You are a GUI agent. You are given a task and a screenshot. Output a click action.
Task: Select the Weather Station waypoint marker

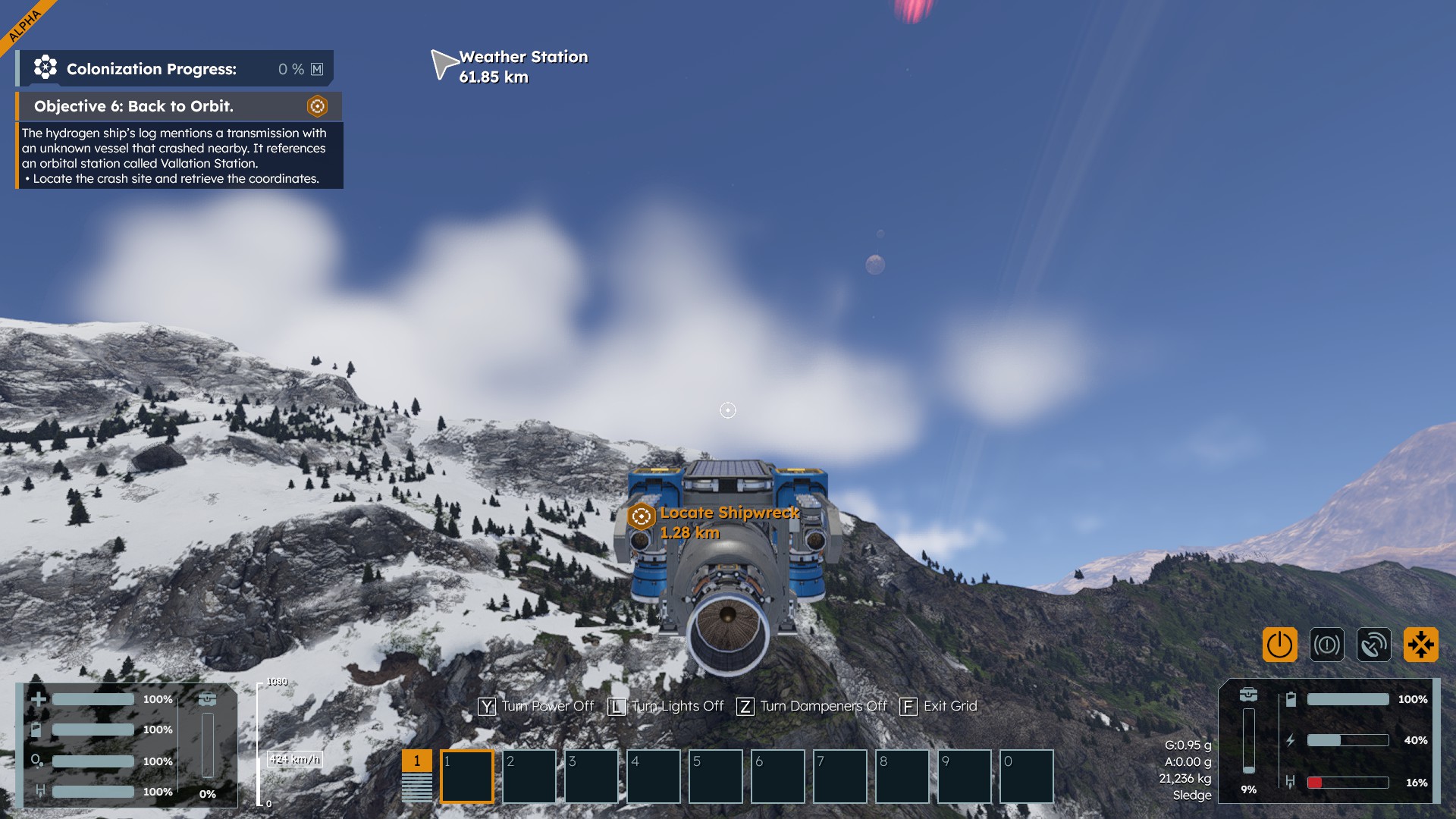point(442,64)
